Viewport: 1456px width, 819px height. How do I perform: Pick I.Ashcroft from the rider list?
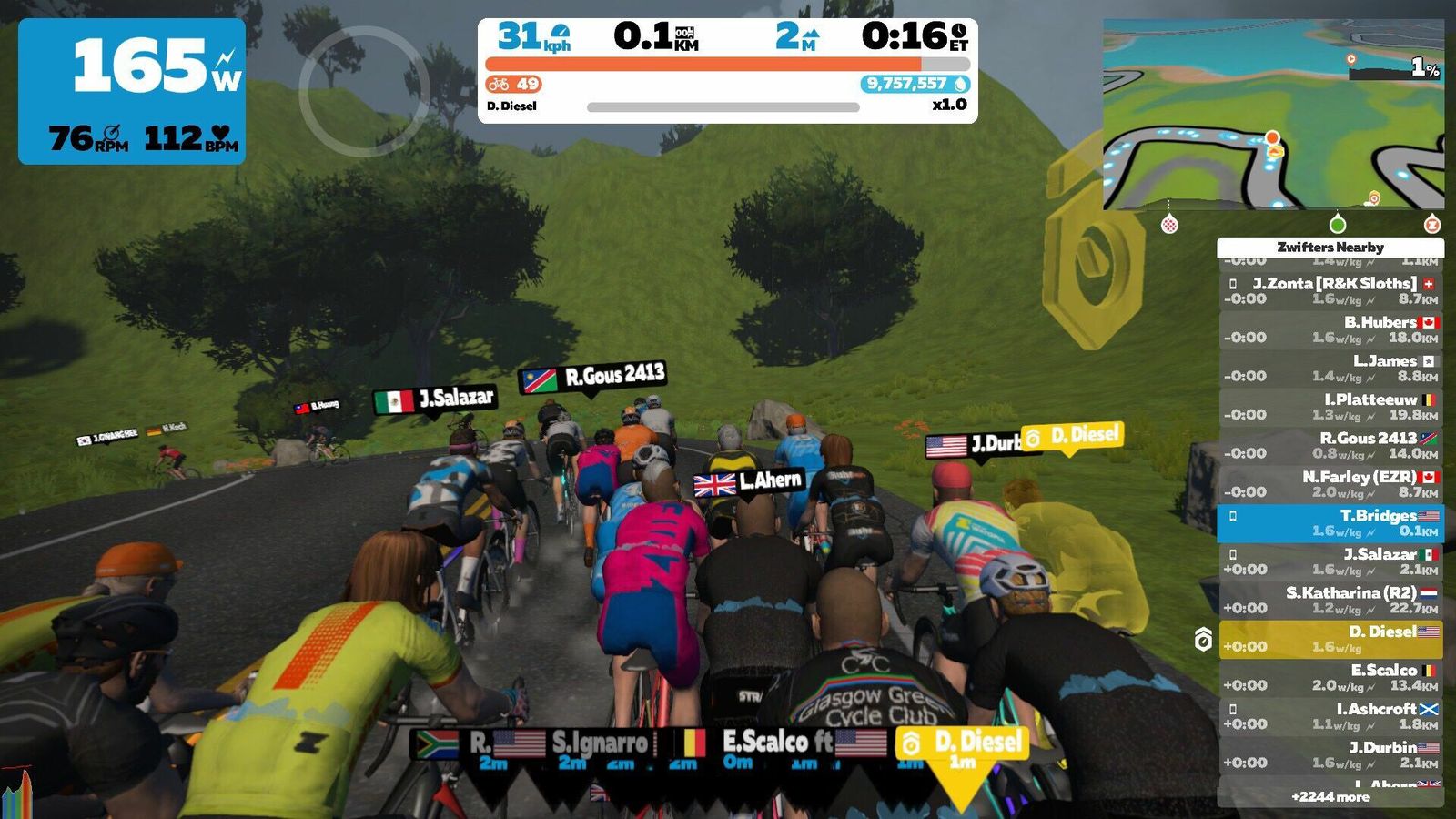[x=1330, y=716]
